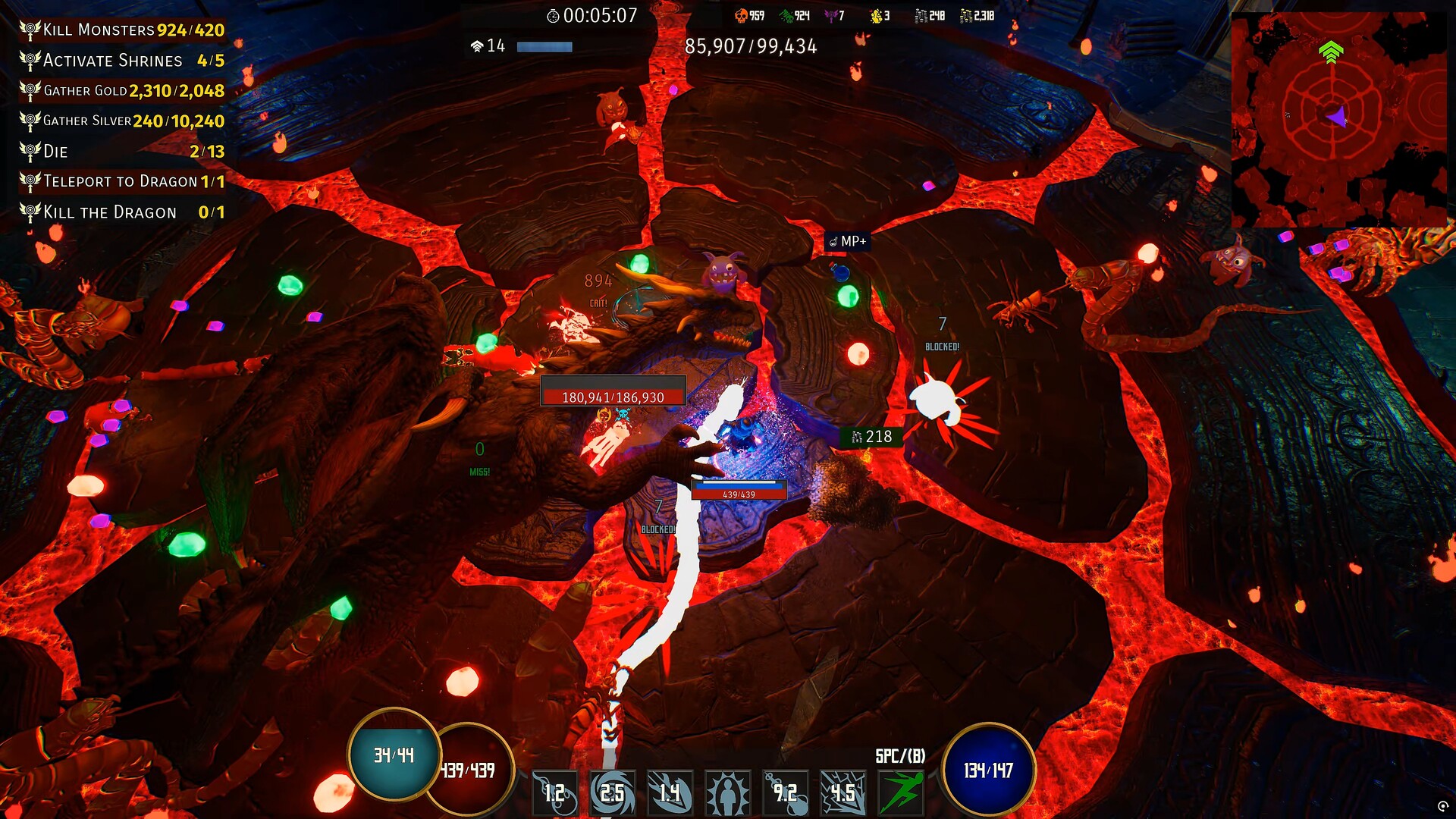Viewport: 1456px width, 819px height.
Task: Use the chain flail ability
Action: coord(785,792)
